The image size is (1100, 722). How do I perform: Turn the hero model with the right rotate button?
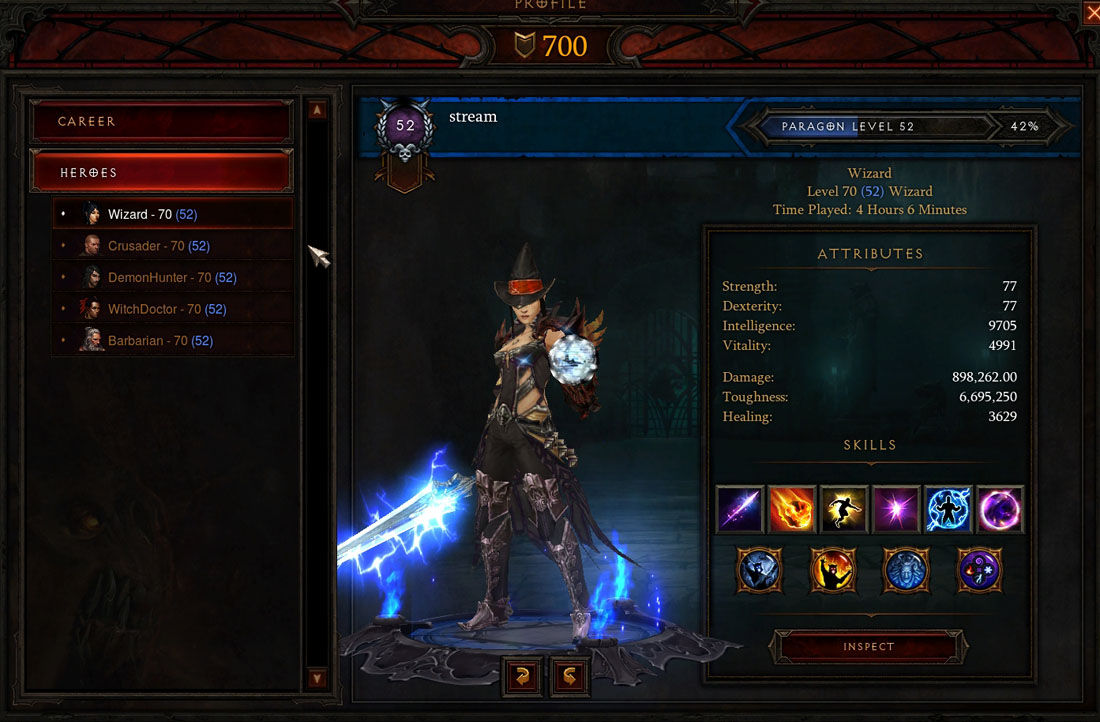coord(570,676)
